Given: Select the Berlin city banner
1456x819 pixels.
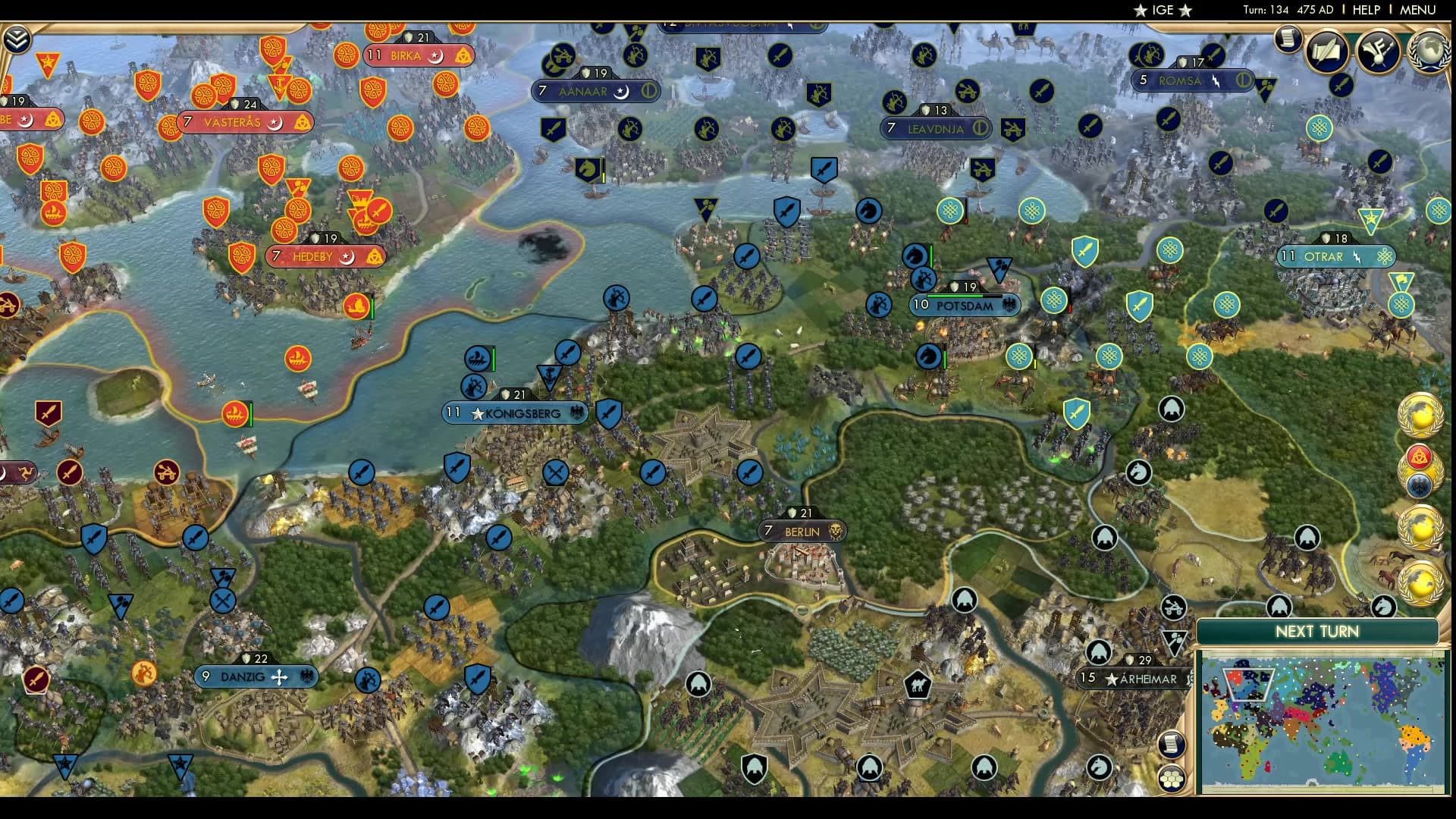Looking at the screenshot, I should (x=803, y=532).
